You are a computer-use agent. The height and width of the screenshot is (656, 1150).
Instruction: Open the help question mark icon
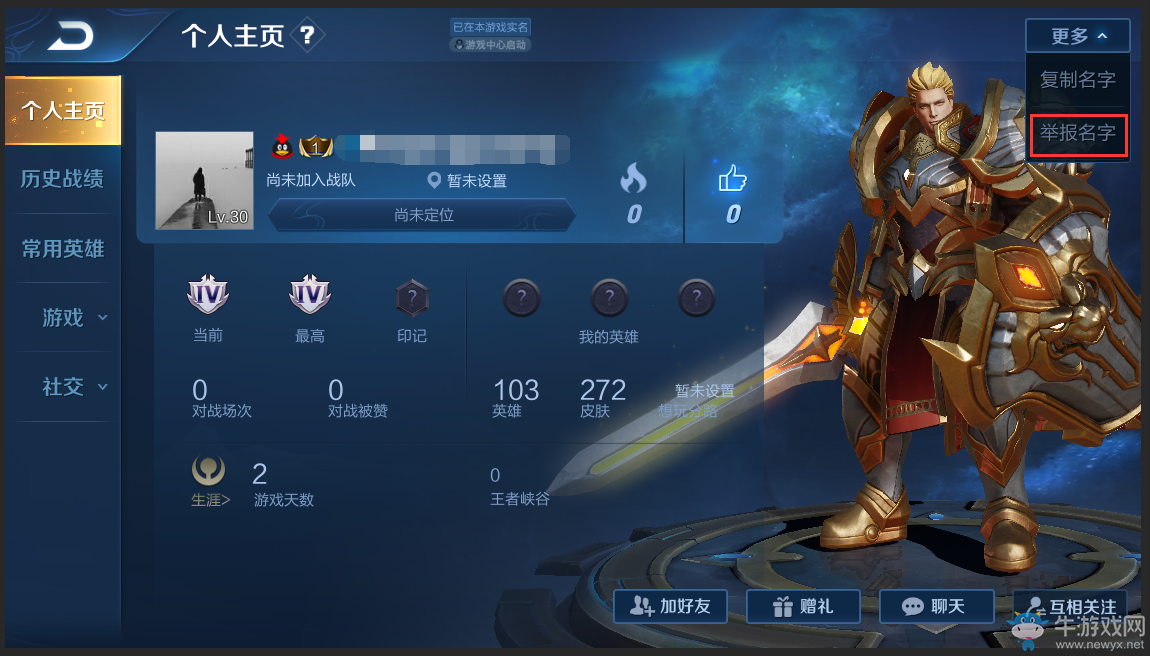click(x=307, y=37)
